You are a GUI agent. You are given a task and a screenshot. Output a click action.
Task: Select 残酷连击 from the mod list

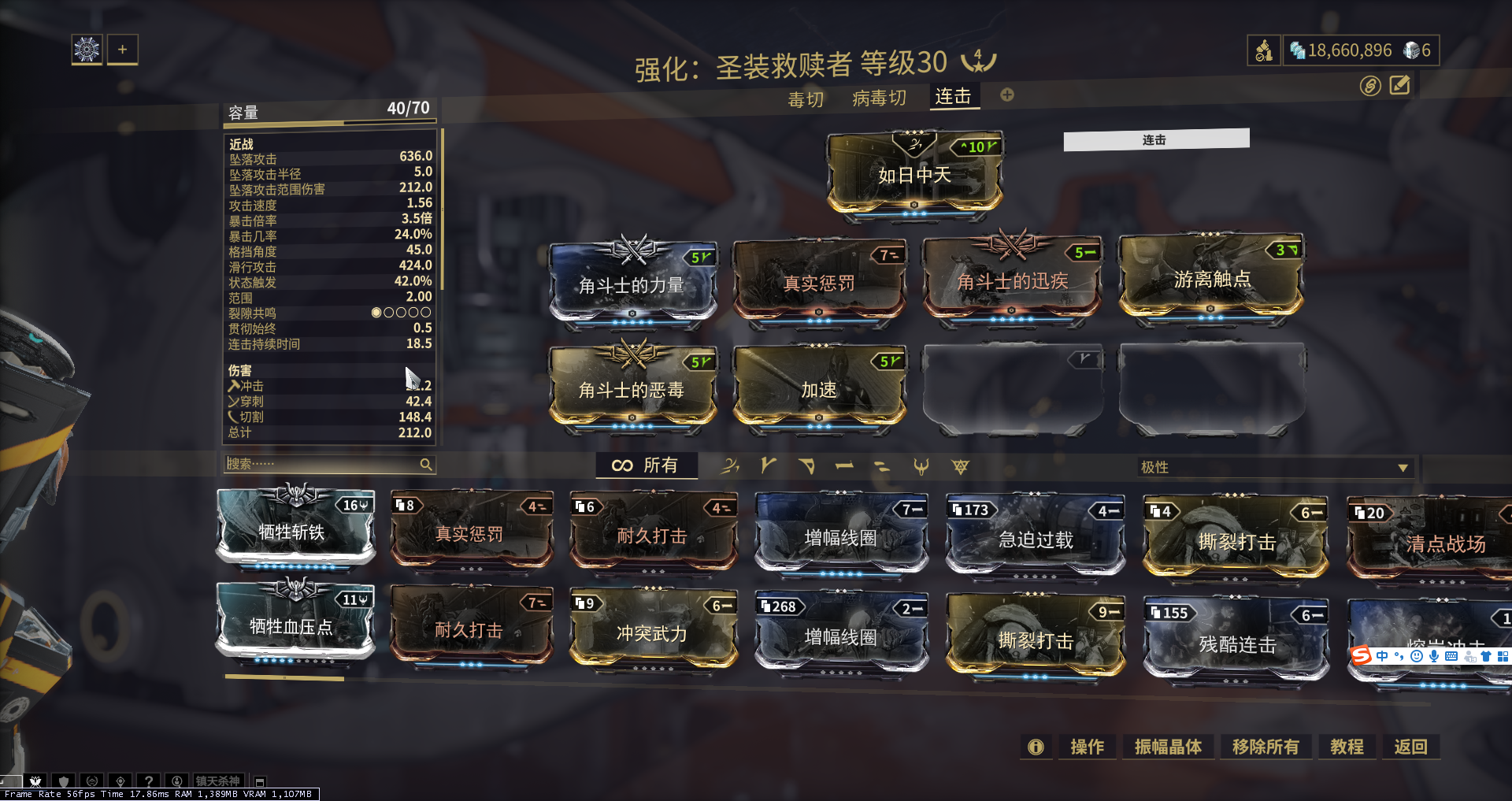coord(1236,643)
